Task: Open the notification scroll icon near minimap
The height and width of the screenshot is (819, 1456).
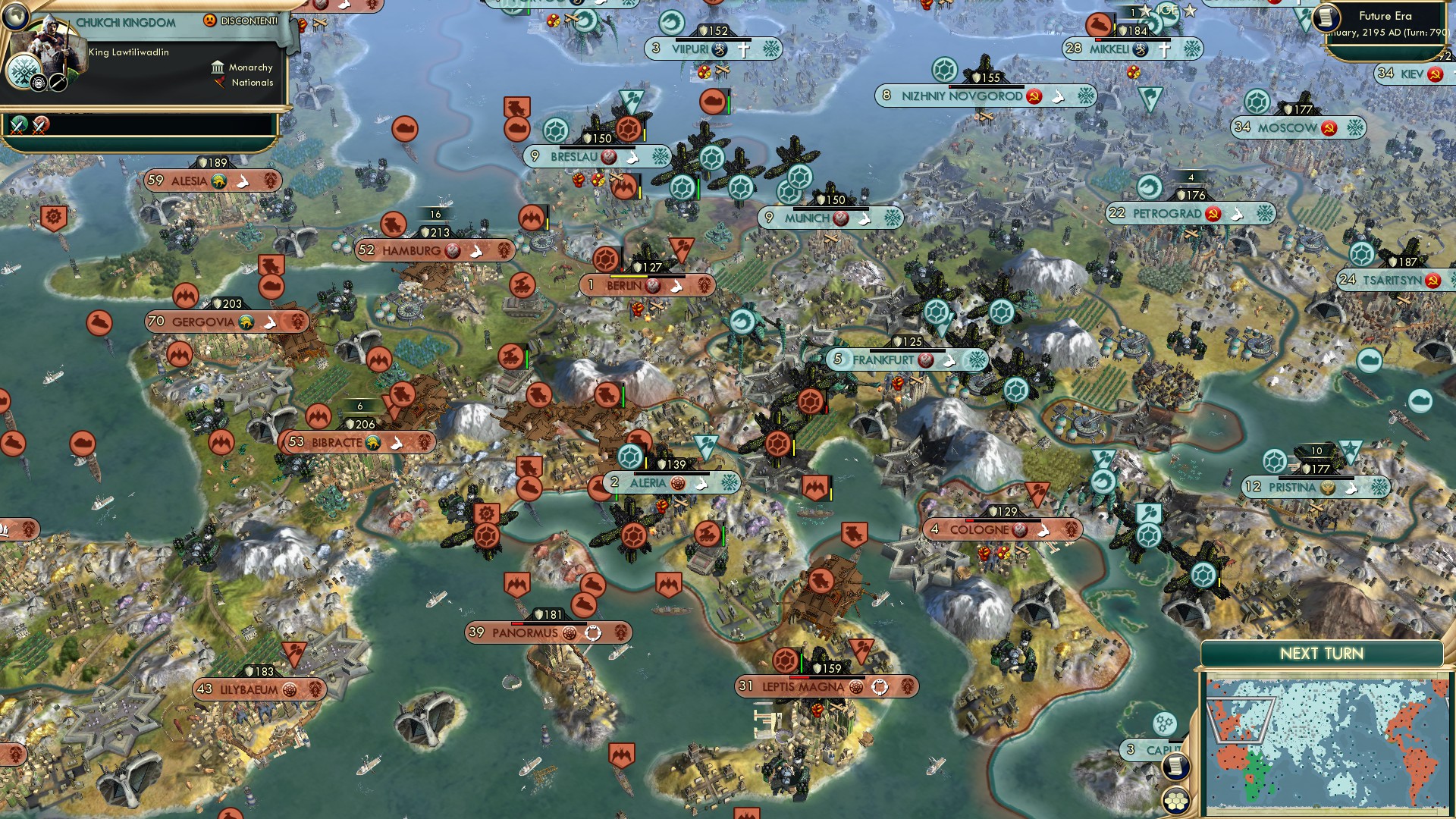Action: point(1176,767)
